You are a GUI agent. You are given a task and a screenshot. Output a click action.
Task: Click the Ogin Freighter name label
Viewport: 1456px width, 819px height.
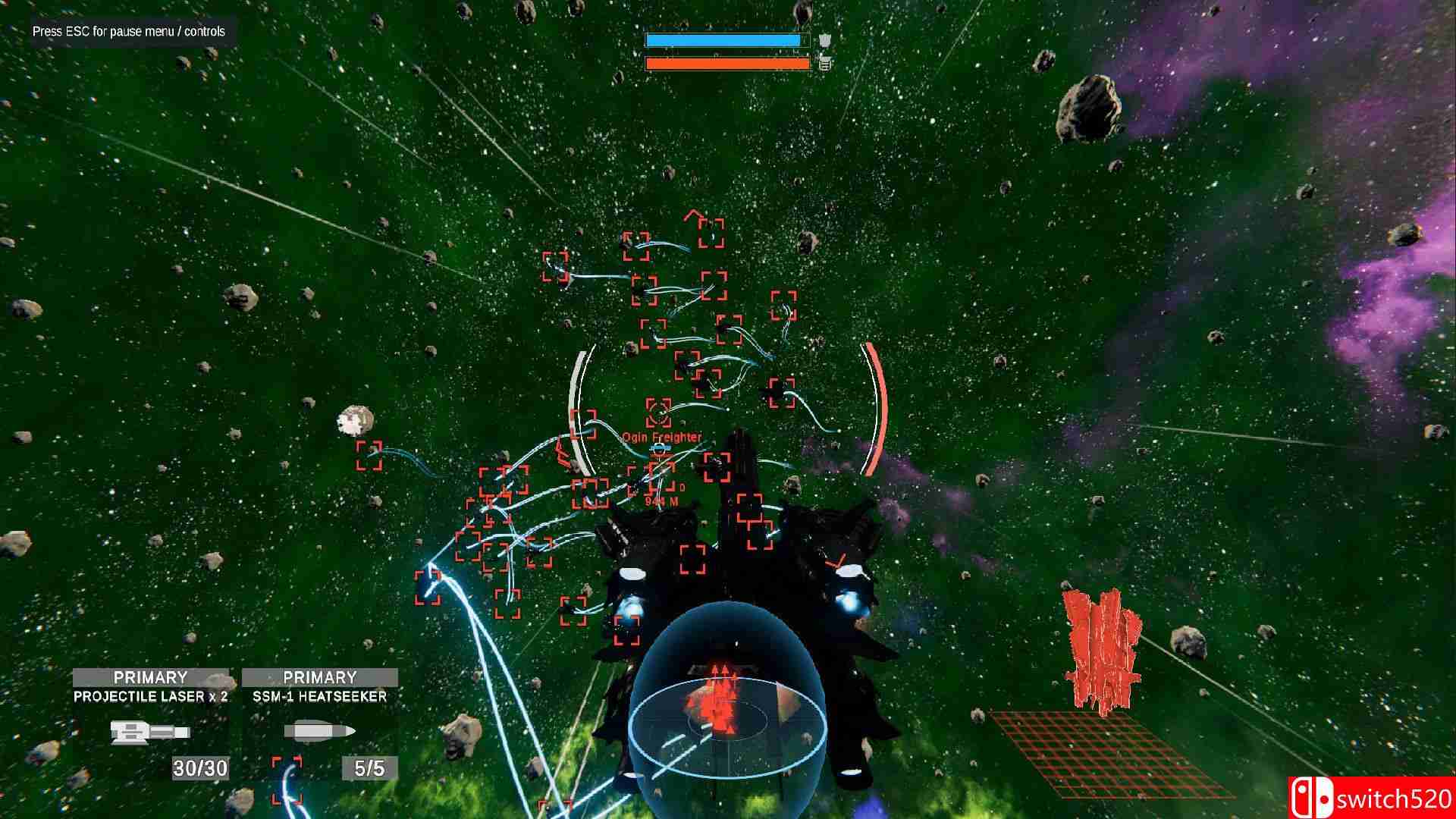pos(662,437)
